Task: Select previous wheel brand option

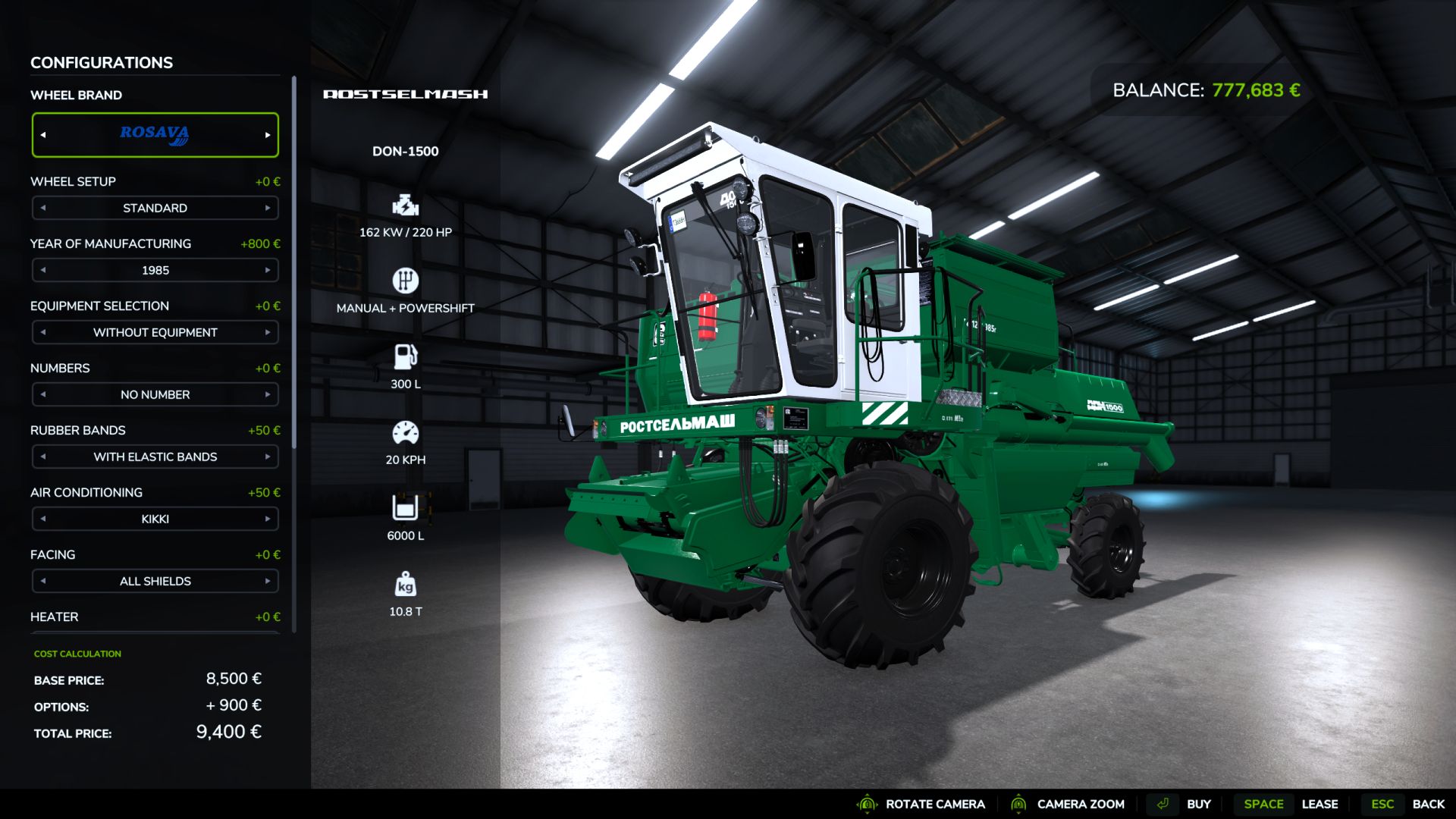Action: [43, 135]
